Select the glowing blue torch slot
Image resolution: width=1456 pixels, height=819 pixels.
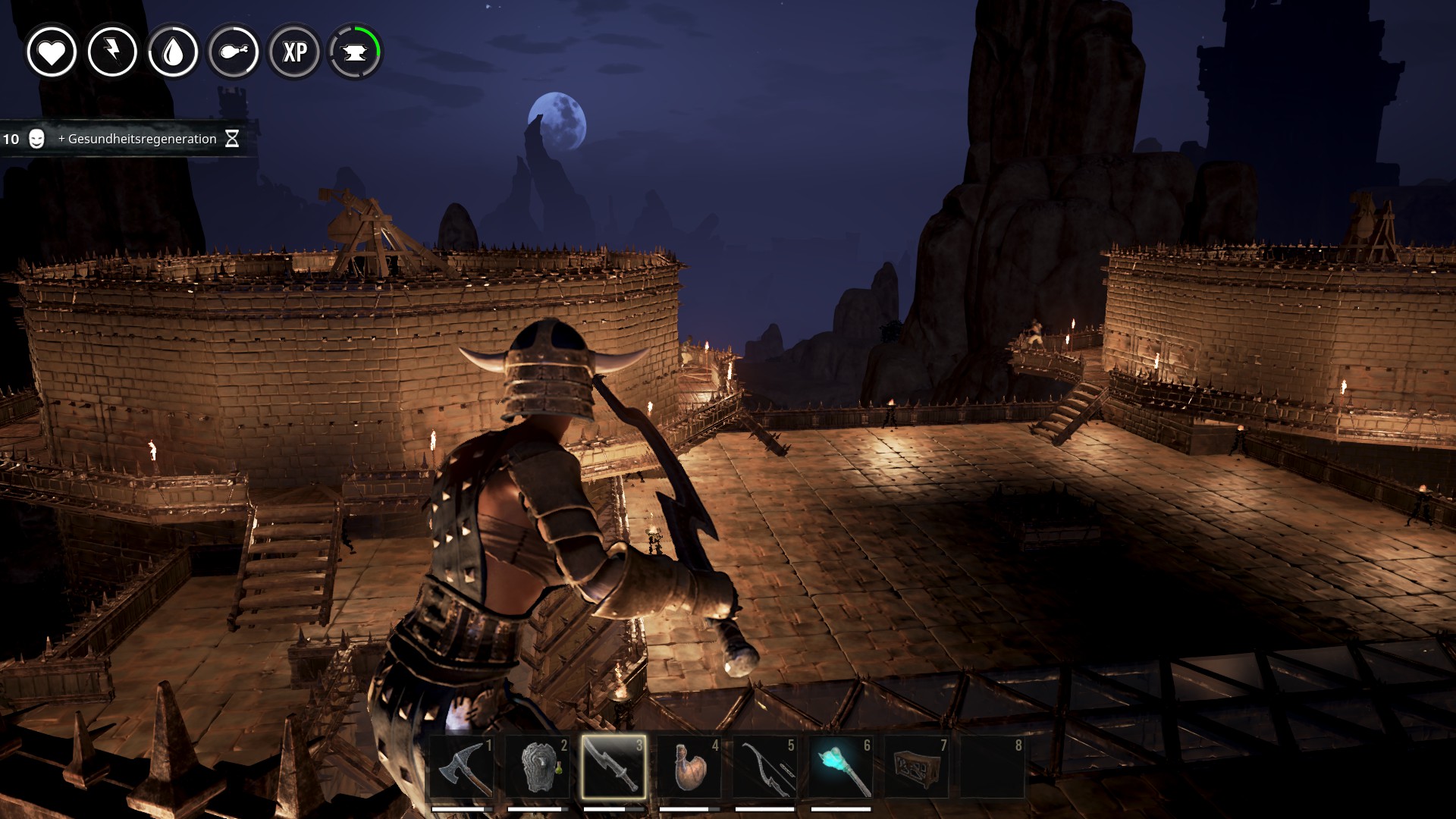coord(841,767)
